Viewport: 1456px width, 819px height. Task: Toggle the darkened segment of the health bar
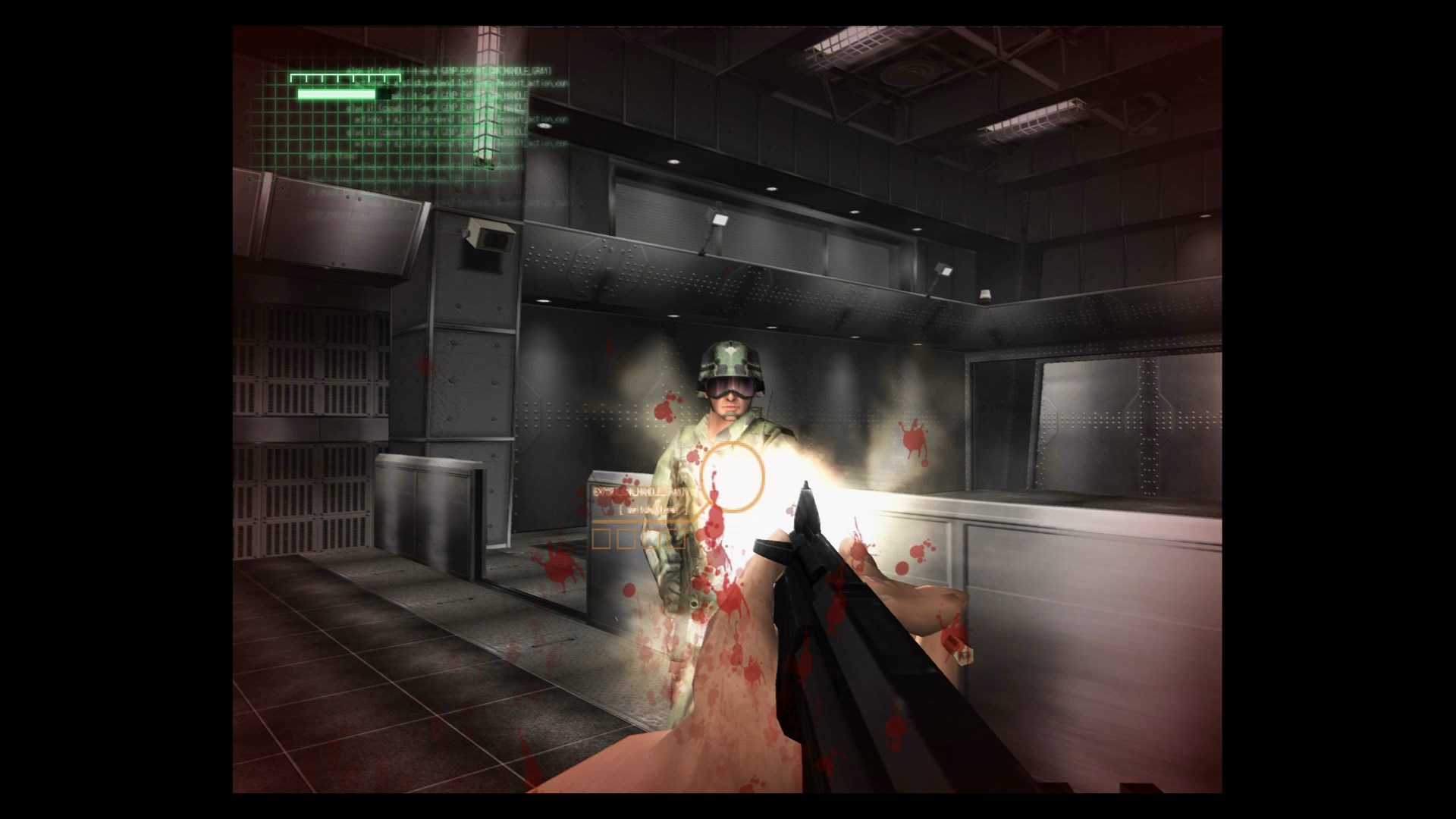[x=384, y=94]
